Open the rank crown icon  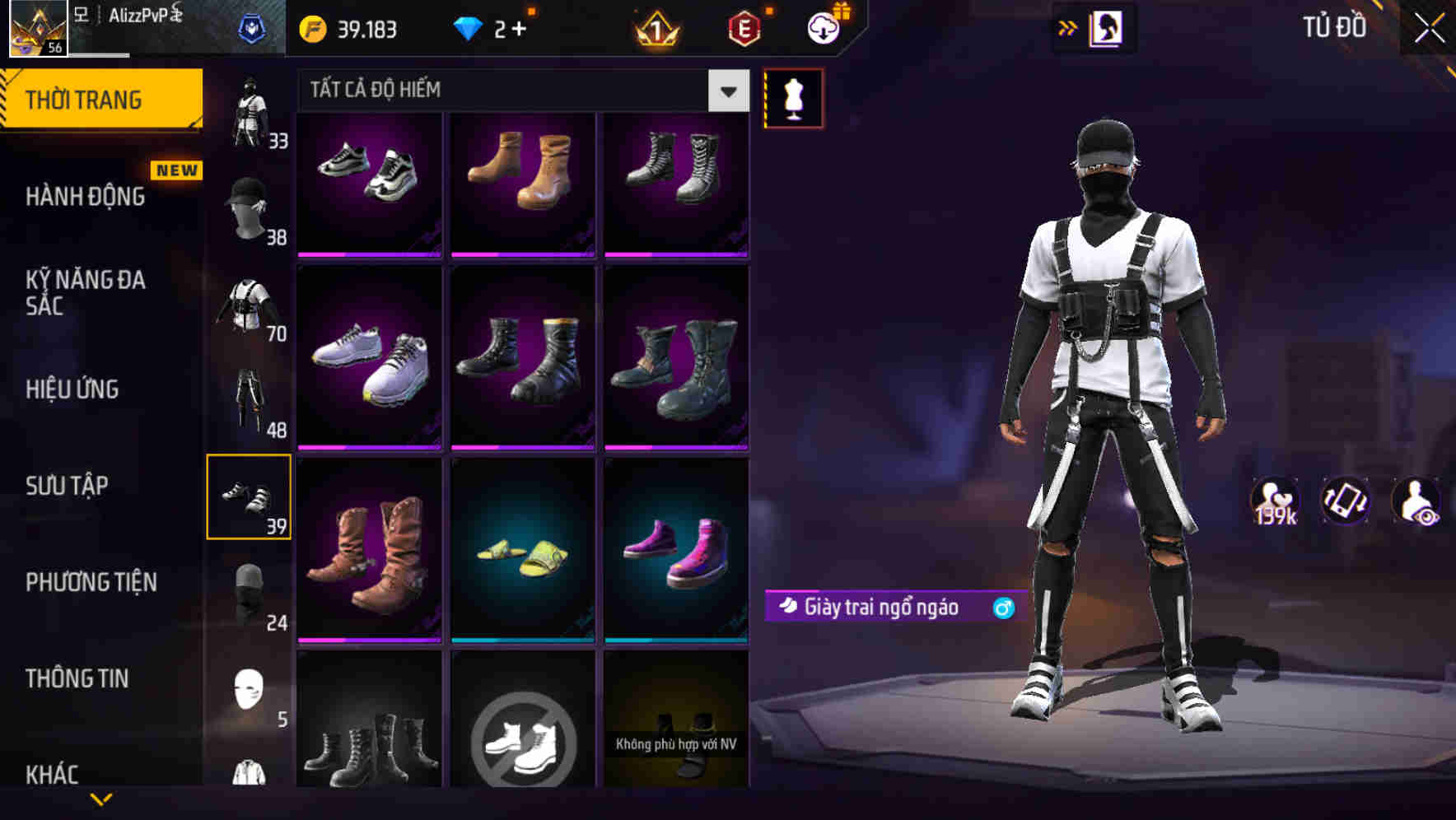[x=655, y=29]
